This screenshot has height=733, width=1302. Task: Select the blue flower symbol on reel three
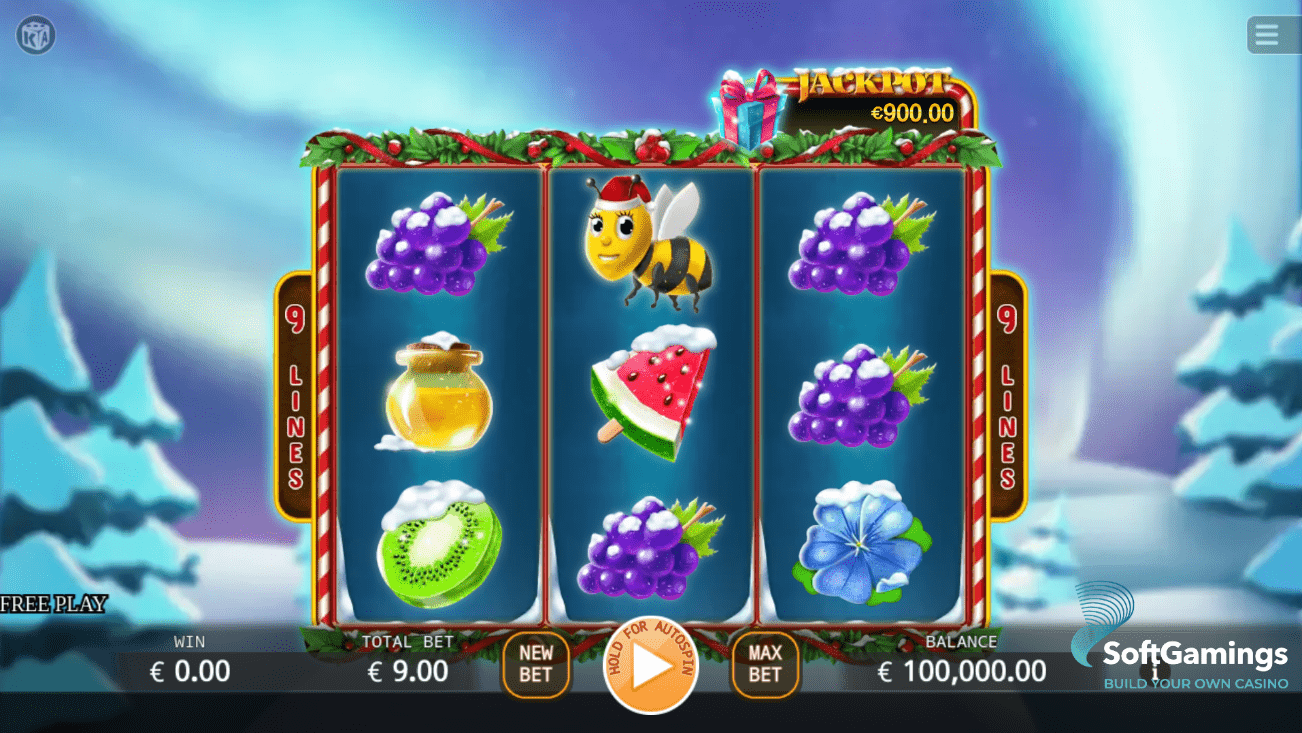(x=858, y=546)
